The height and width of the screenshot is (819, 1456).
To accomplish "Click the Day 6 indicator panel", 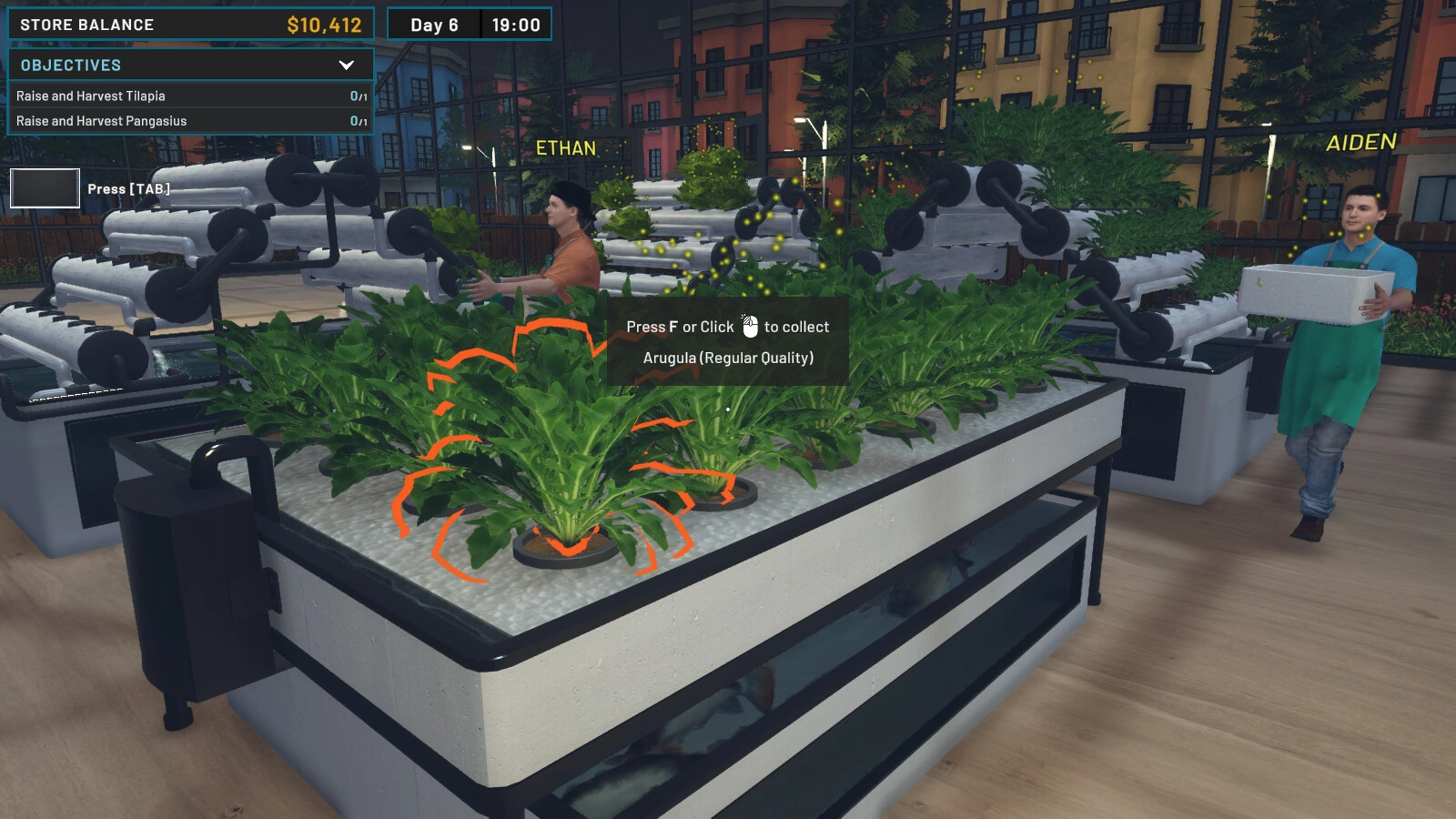I will [x=434, y=25].
